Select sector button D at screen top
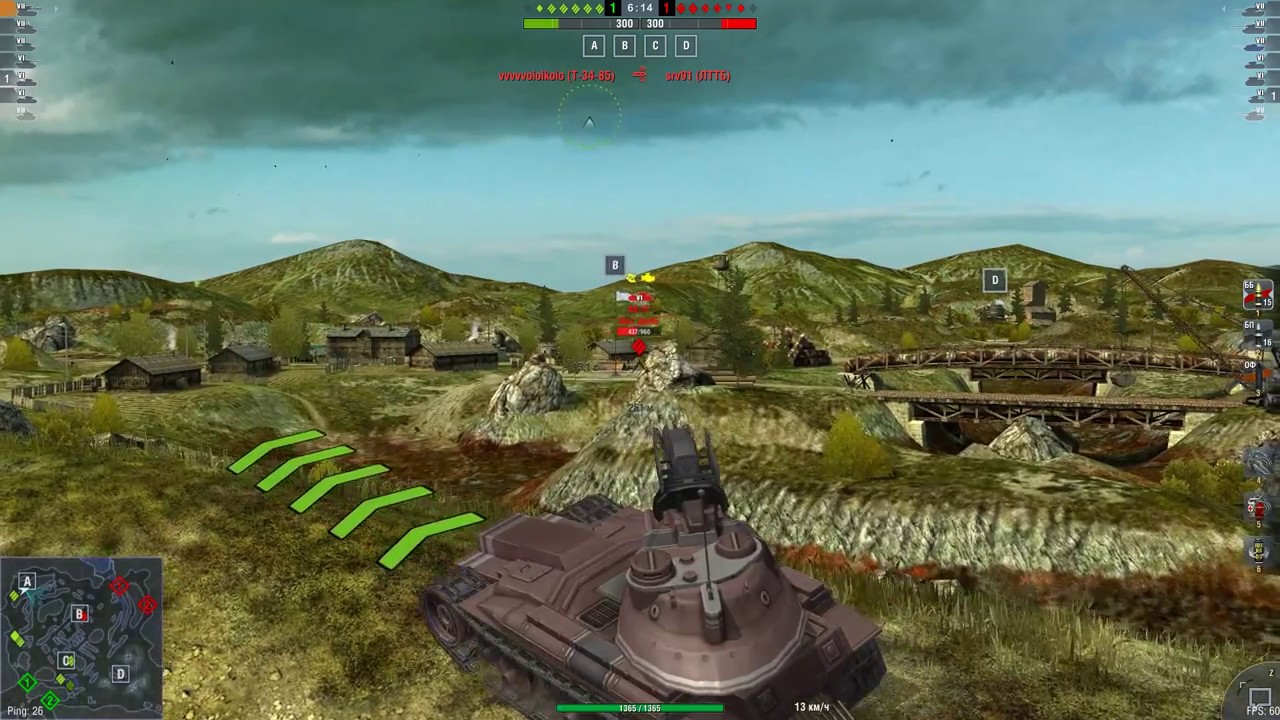The image size is (1280, 720). point(686,45)
